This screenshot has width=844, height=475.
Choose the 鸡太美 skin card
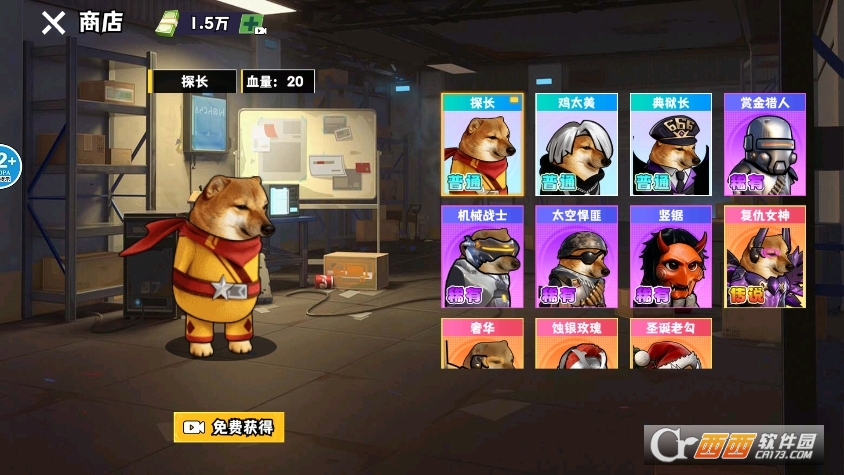577,144
